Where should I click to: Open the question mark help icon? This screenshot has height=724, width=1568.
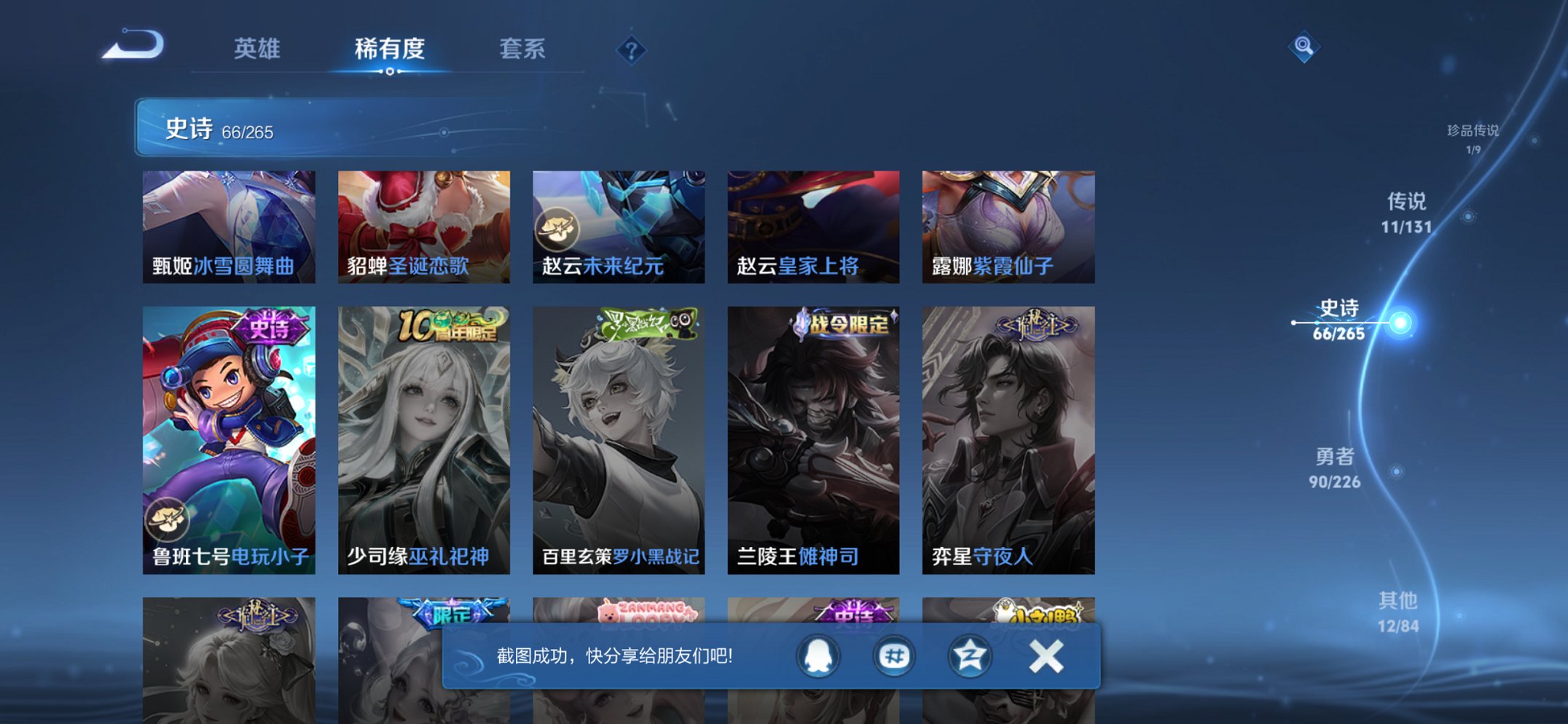[631, 51]
